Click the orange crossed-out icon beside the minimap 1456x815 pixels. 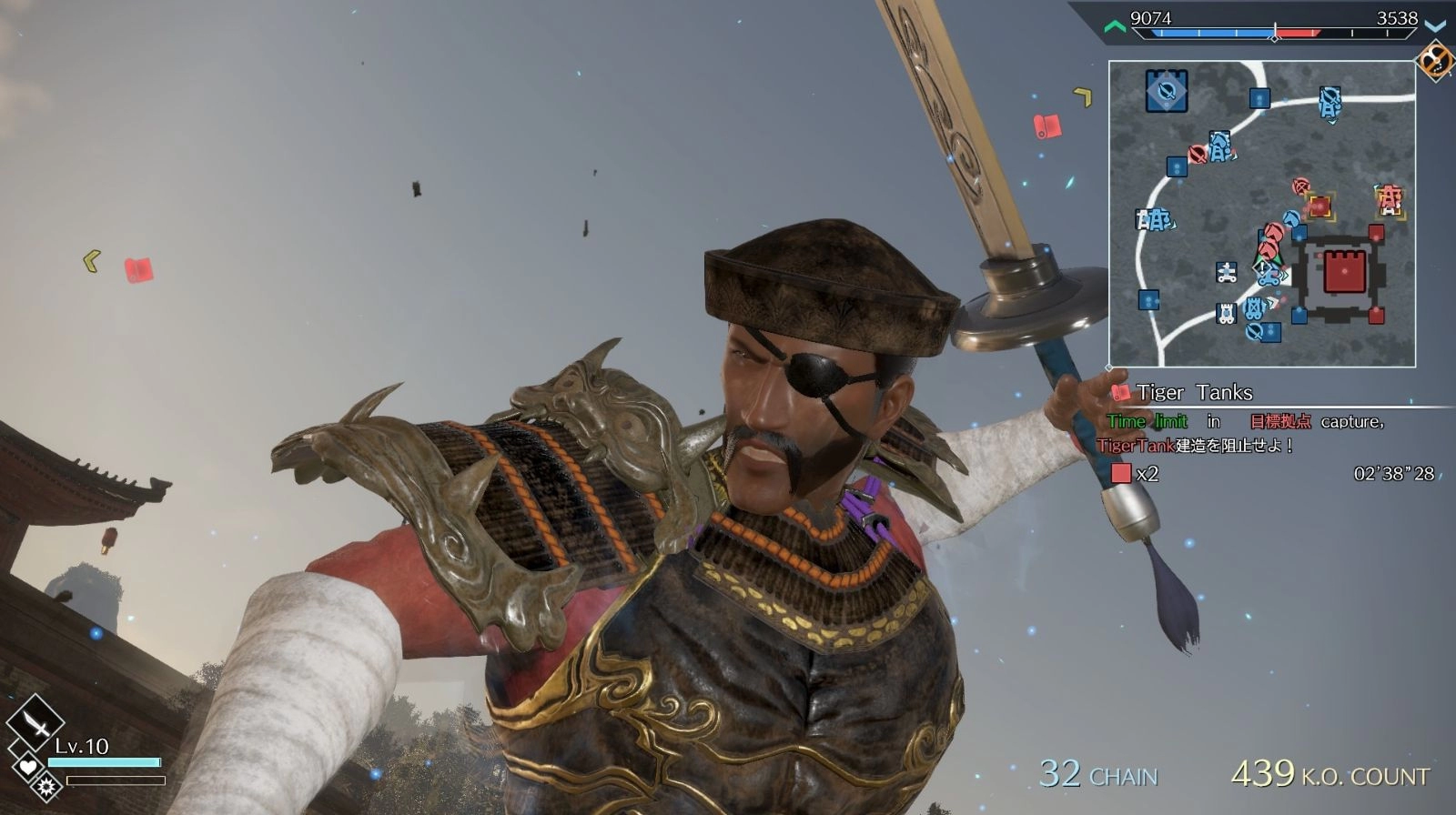click(x=1436, y=61)
